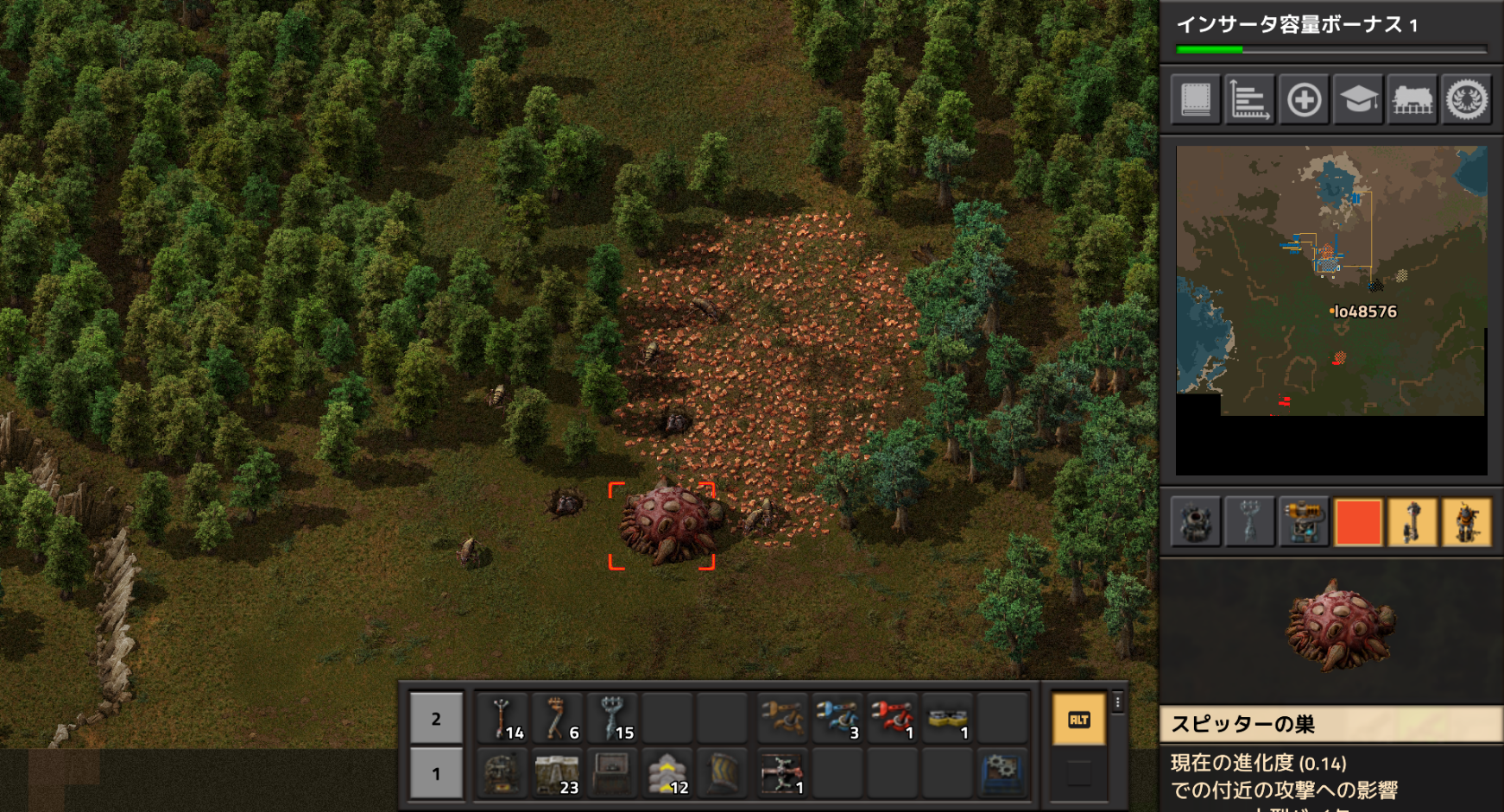
Task: Toggle the ALT info mode button
Action: tap(1078, 720)
